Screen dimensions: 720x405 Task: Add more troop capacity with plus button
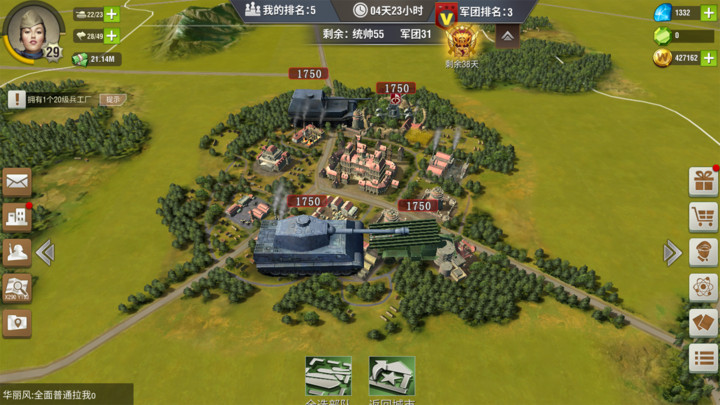111,36
